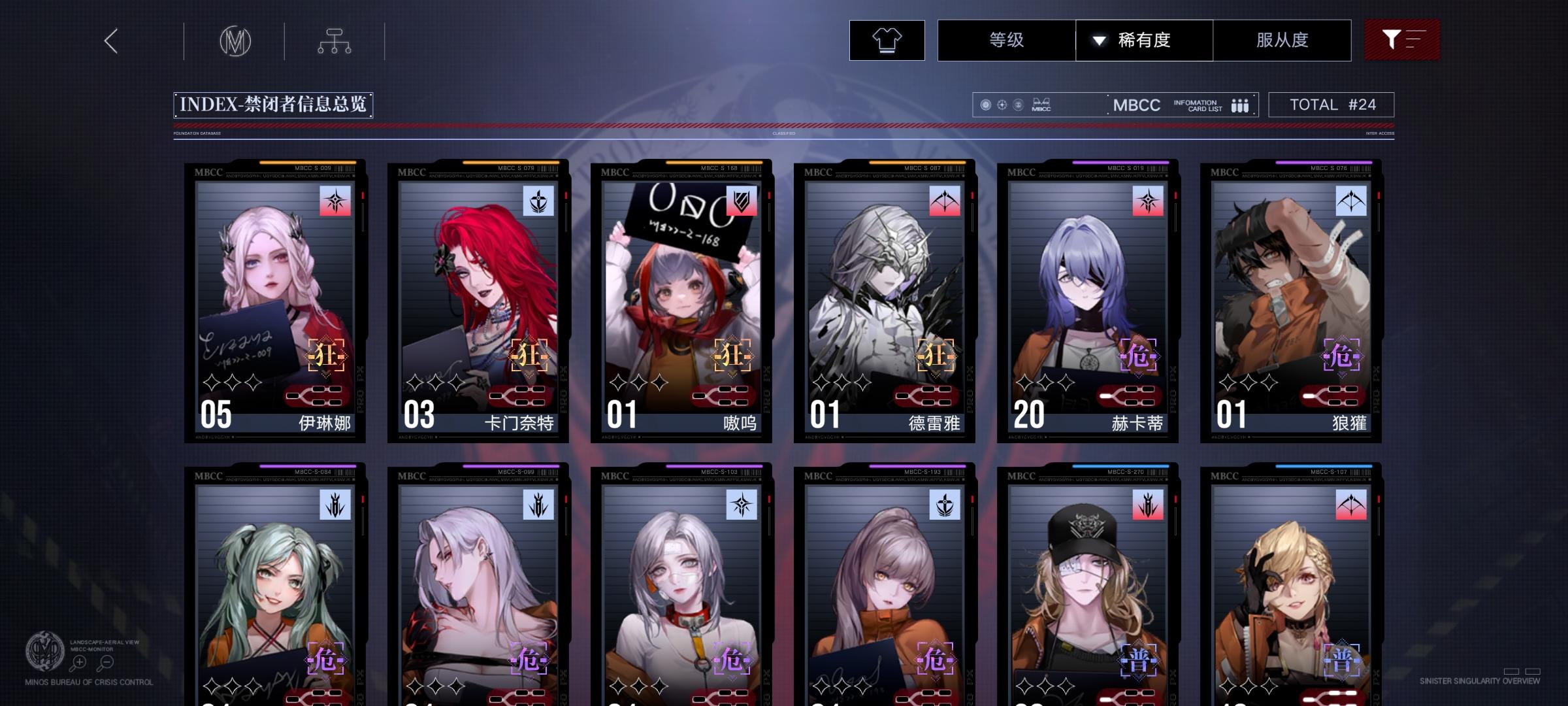
Task: Open the hierarchy chart icon beside the M emblem
Action: (335, 41)
